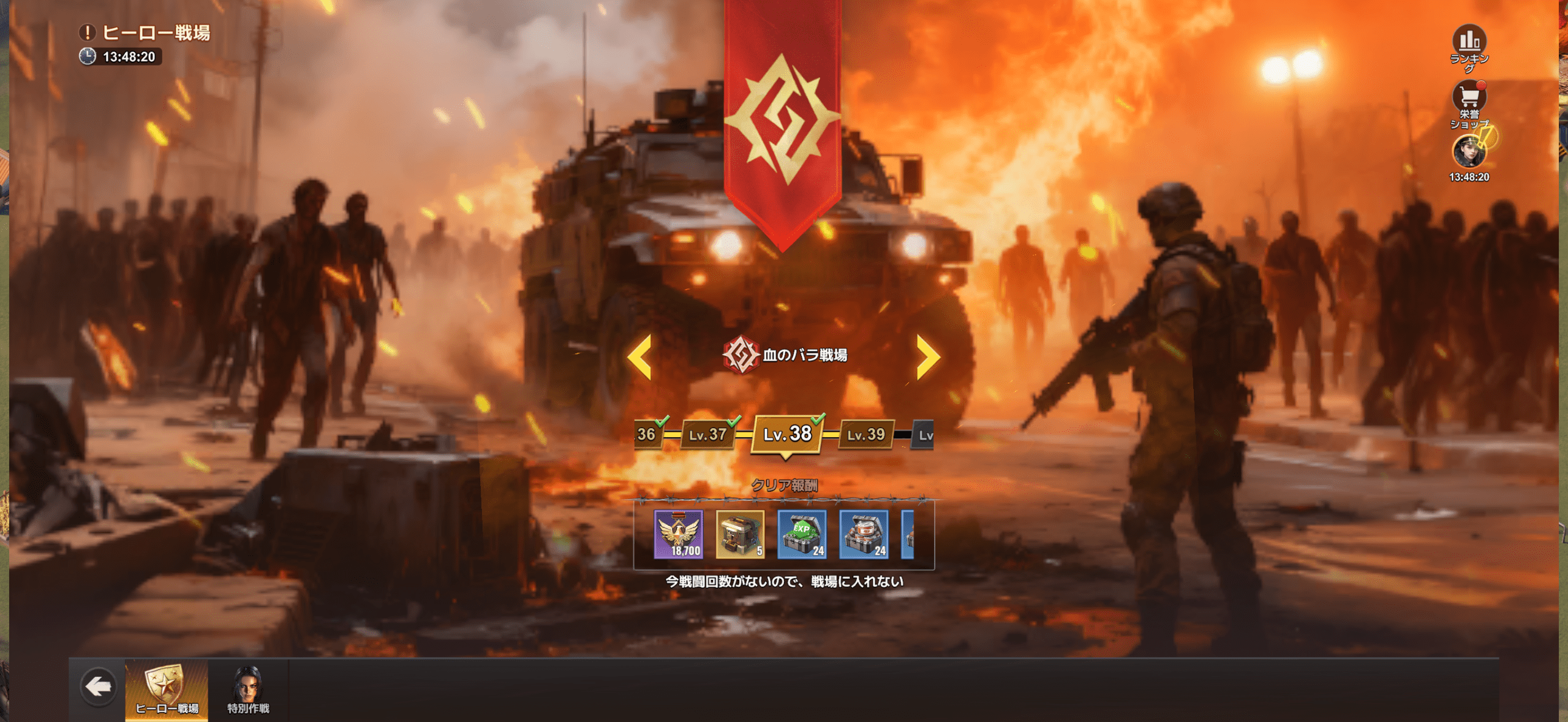Go to the previous battlefield with left arrow

click(x=640, y=356)
